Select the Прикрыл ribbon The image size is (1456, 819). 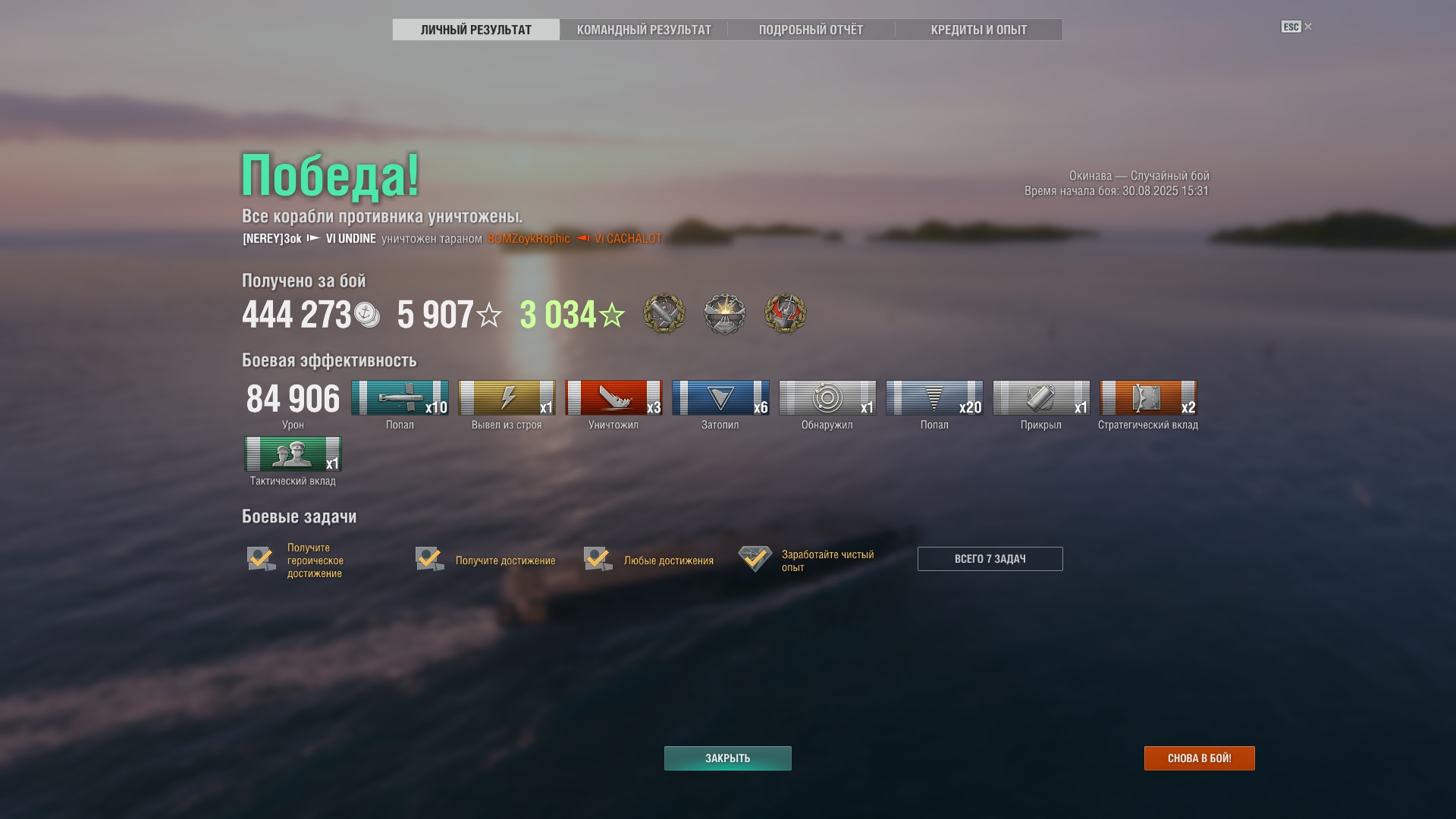click(x=1041, y=398)
